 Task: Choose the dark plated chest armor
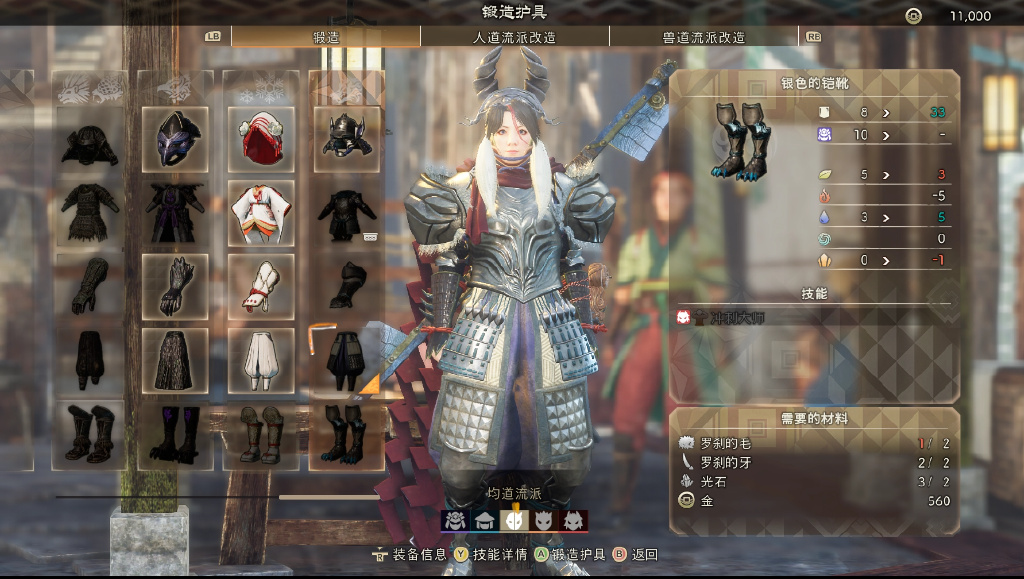pos(347,212)
